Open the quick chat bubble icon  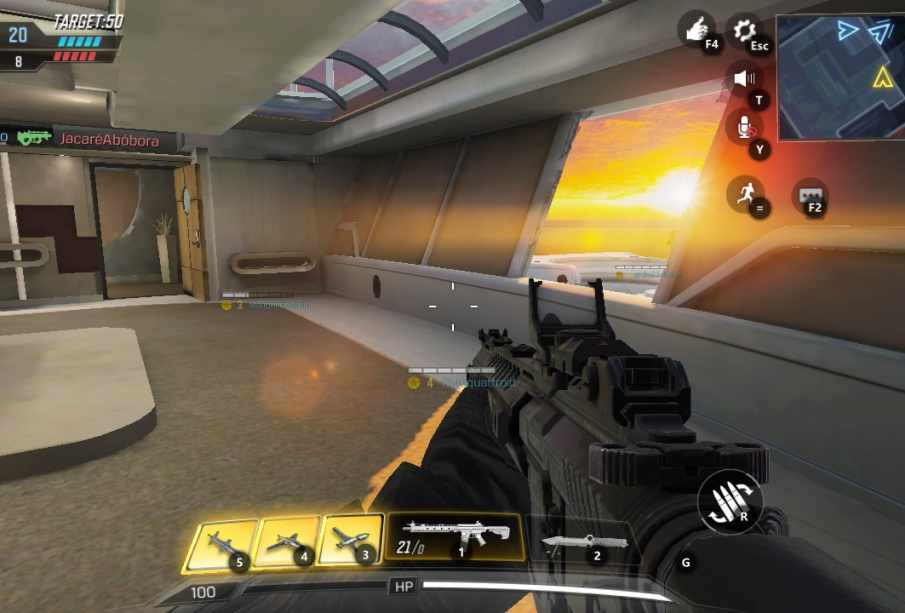809,195
